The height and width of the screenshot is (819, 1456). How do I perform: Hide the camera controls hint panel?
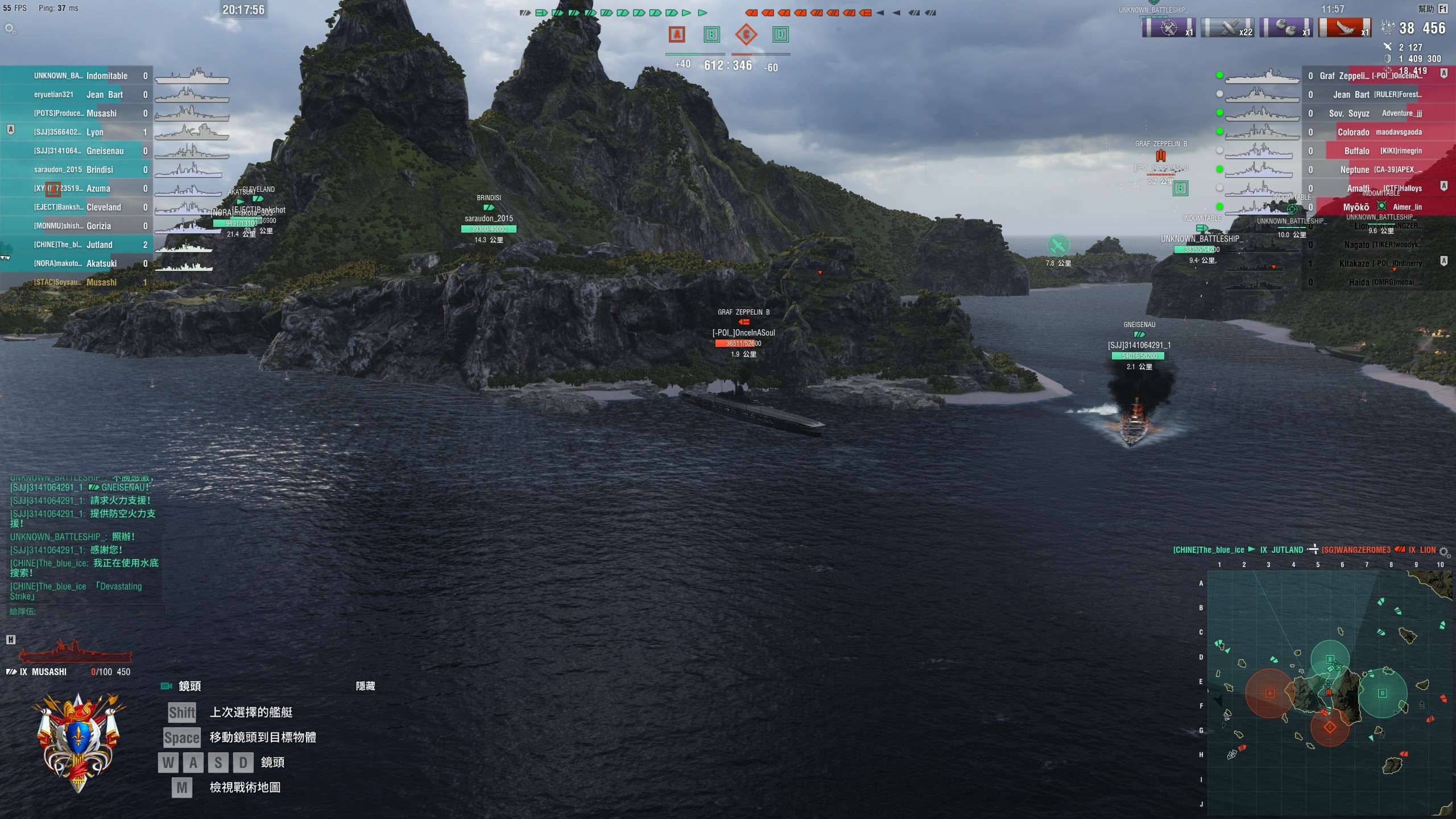(x=365, y=686)
